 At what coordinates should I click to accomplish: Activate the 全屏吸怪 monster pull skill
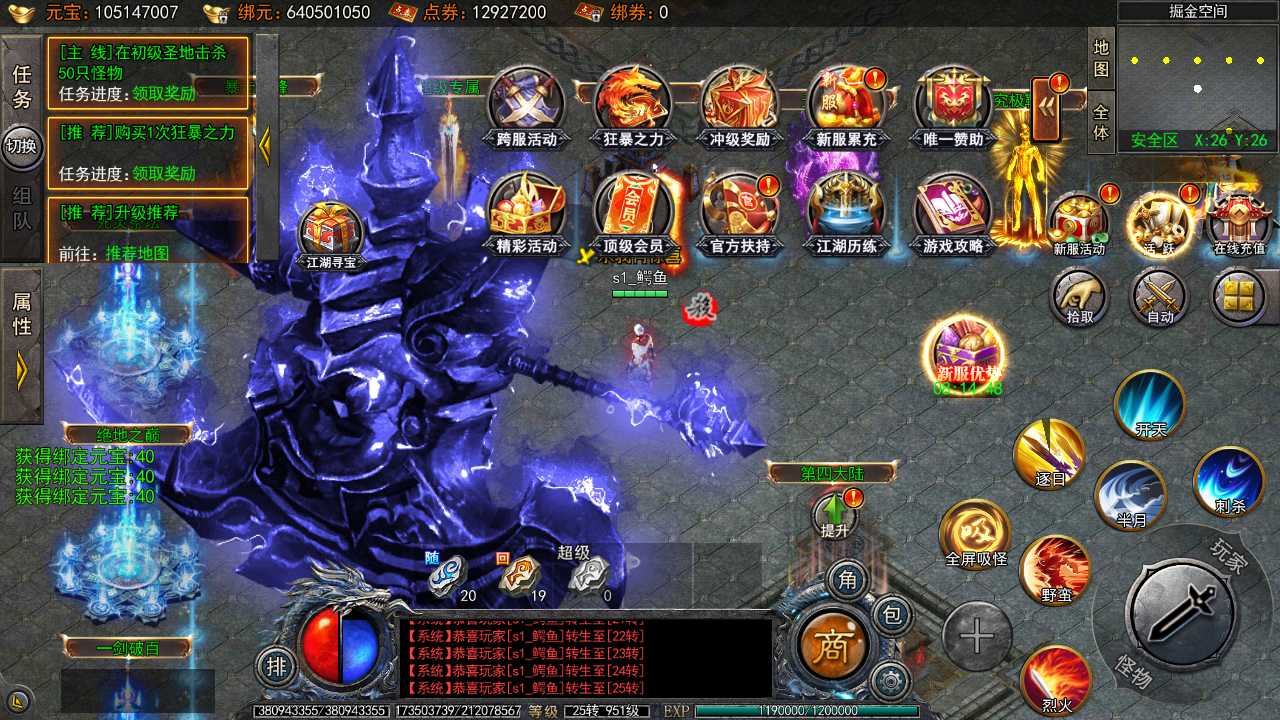[x=975, y=535]
